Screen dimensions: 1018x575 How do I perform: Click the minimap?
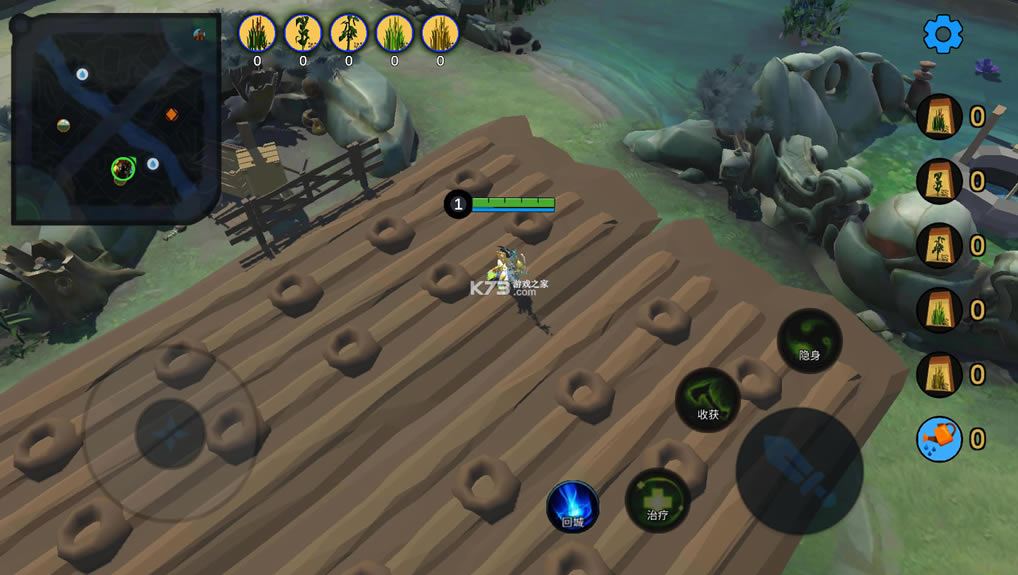(115, 118)
